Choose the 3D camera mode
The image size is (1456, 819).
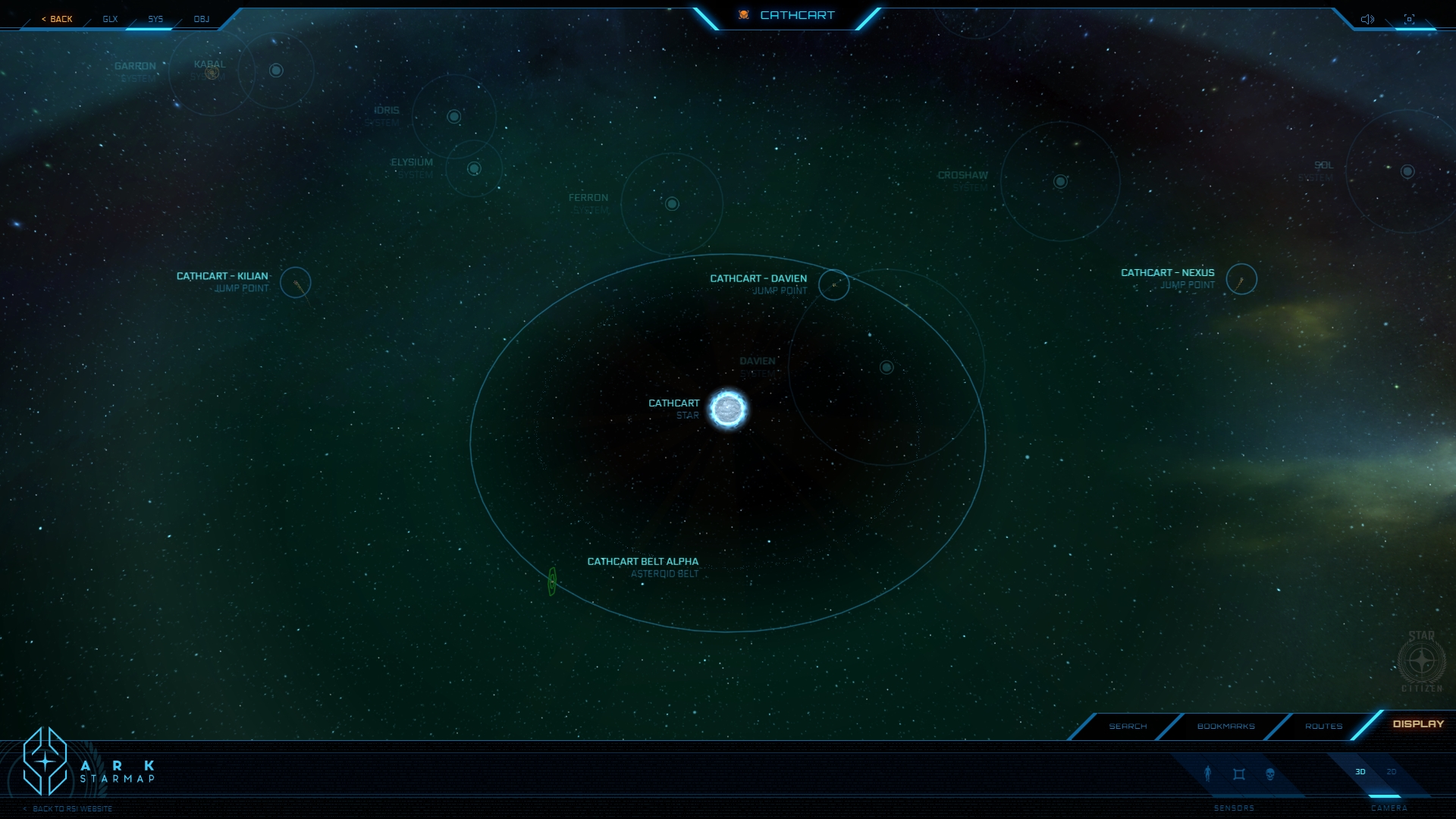[1360, 772]
